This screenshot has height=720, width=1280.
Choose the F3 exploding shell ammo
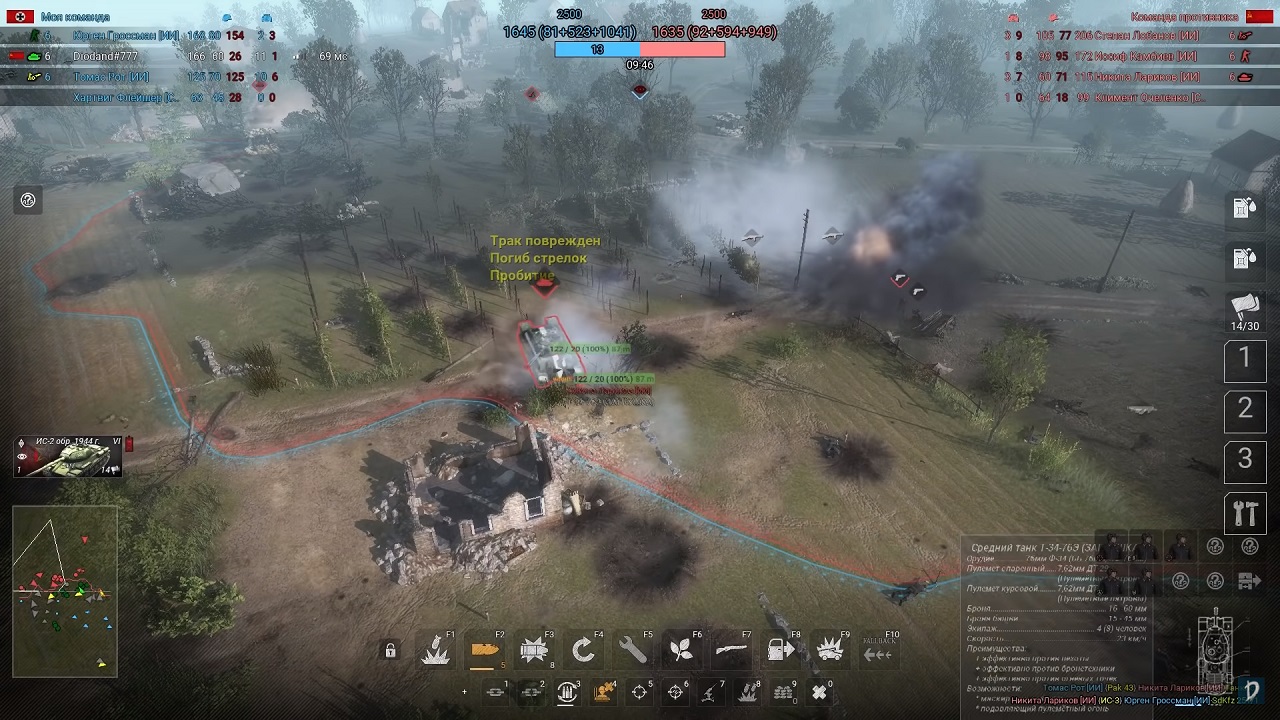click(533, 651)
